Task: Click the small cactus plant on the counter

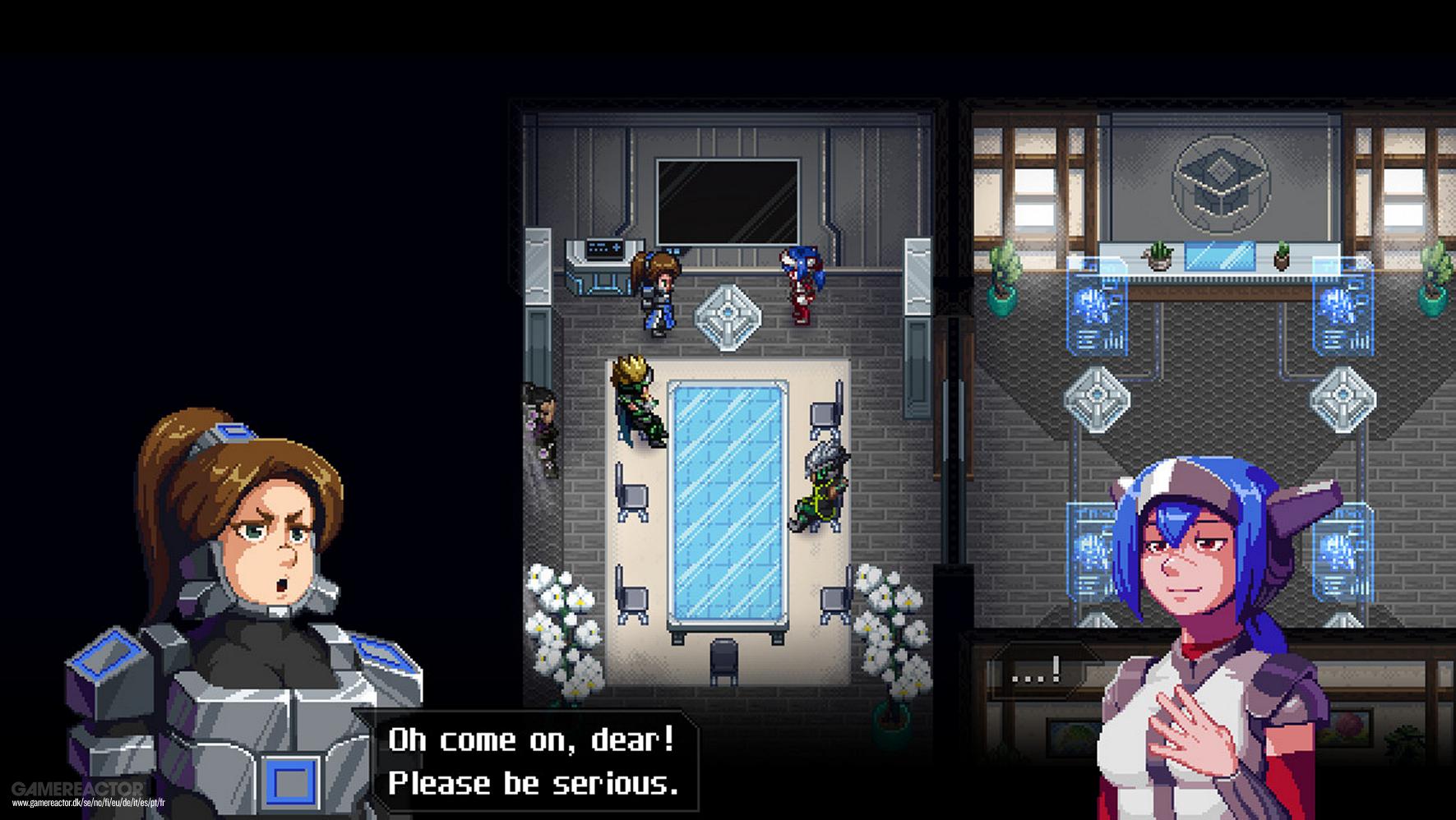Action: click(x=1159, y=256)
